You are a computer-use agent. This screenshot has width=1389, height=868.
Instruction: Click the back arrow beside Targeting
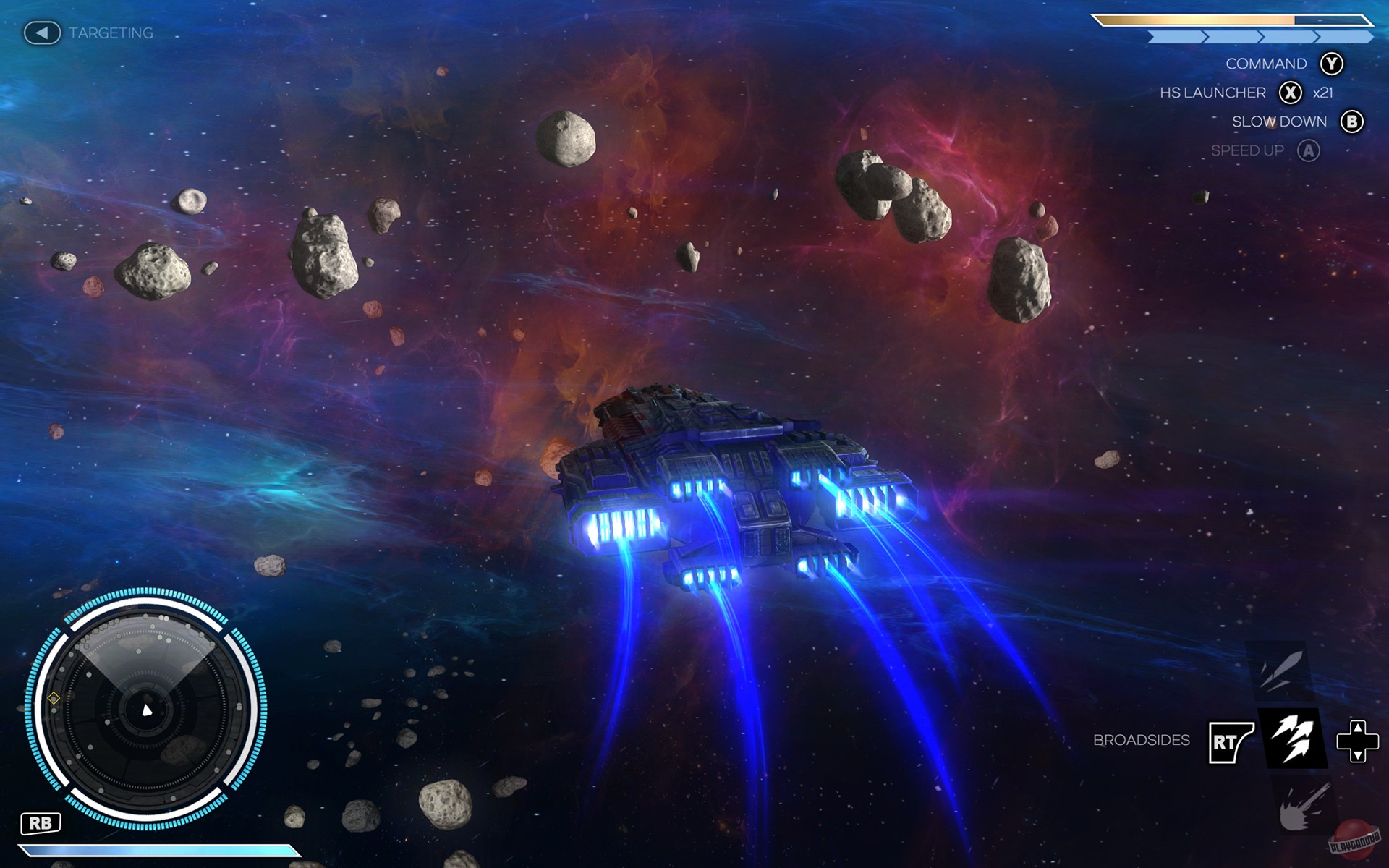[41, 32]
